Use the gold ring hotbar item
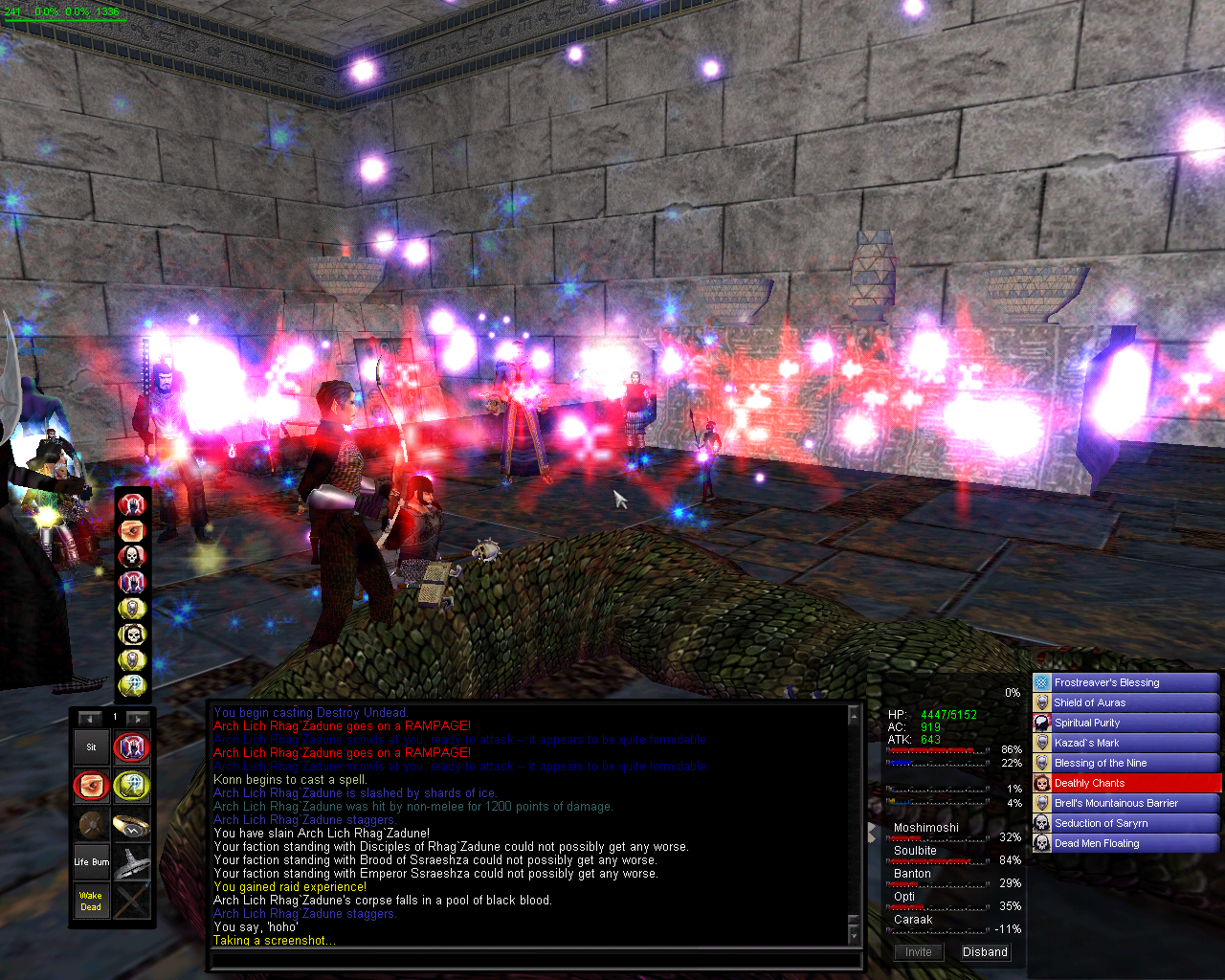1225x980 pixels. pyautogui.click(x=131, y=825)
